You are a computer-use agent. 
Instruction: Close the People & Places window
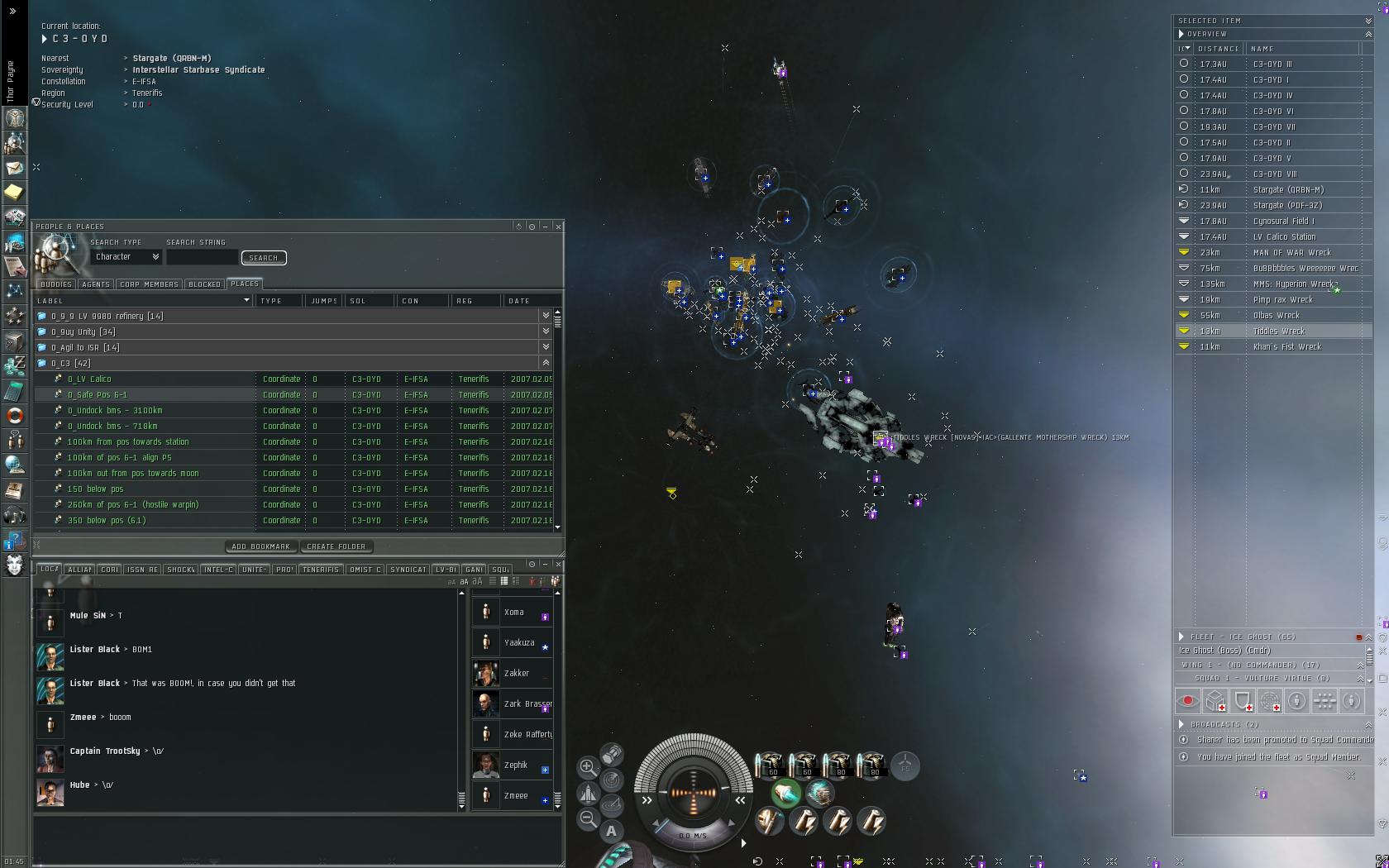tap(559, 227)
